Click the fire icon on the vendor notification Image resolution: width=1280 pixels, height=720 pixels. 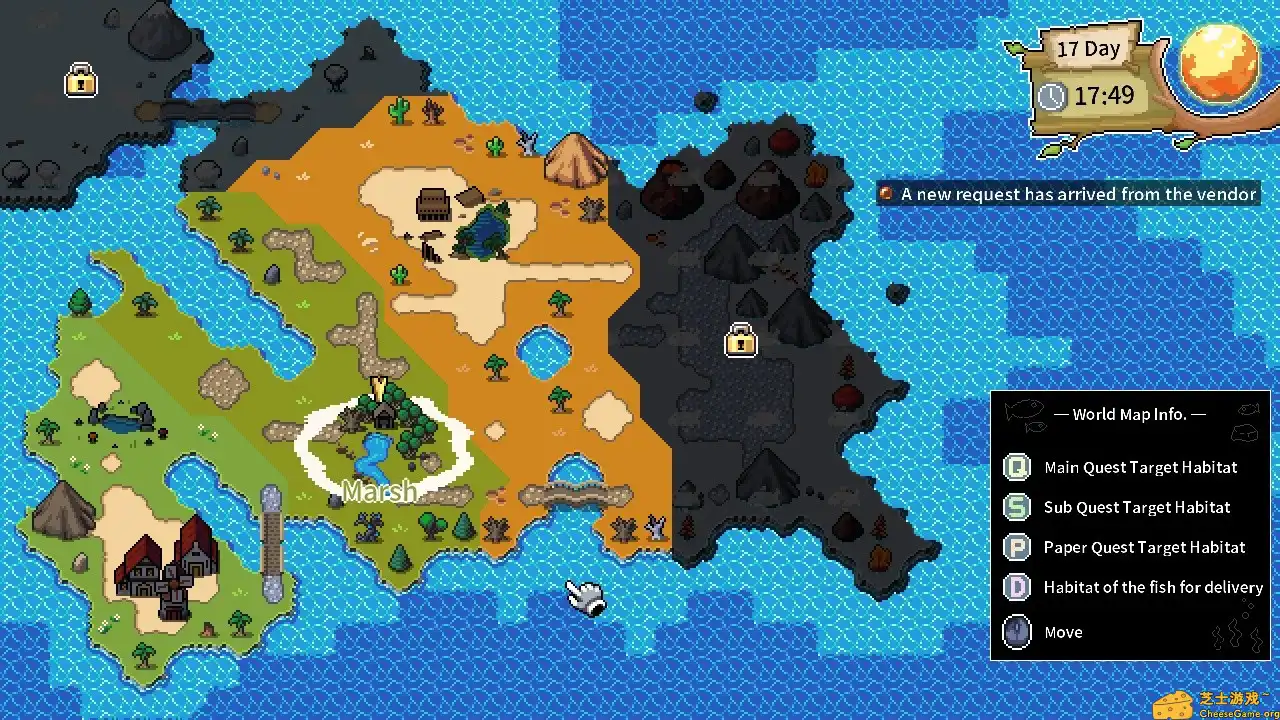886,194
